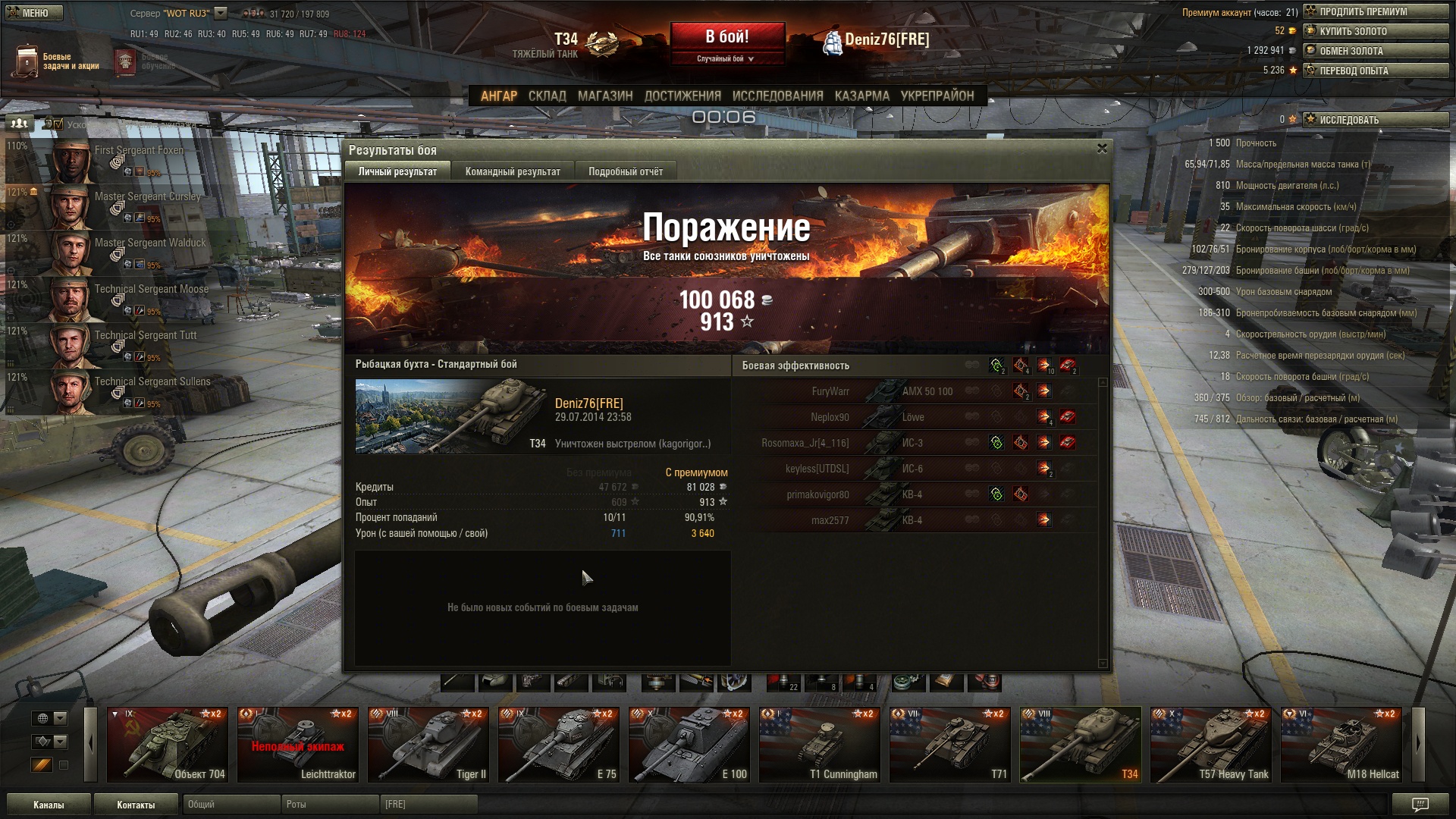Image resolution: width=1456 pixels, height=819 pixels.
Task: Choose the T57 Heavy Tank thumbnail
Action: [1210, 745]
